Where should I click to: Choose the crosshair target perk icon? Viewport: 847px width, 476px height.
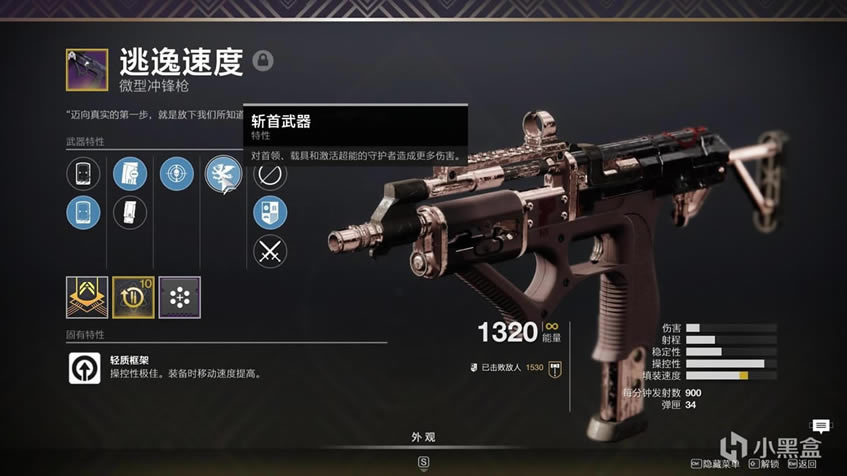177,174
